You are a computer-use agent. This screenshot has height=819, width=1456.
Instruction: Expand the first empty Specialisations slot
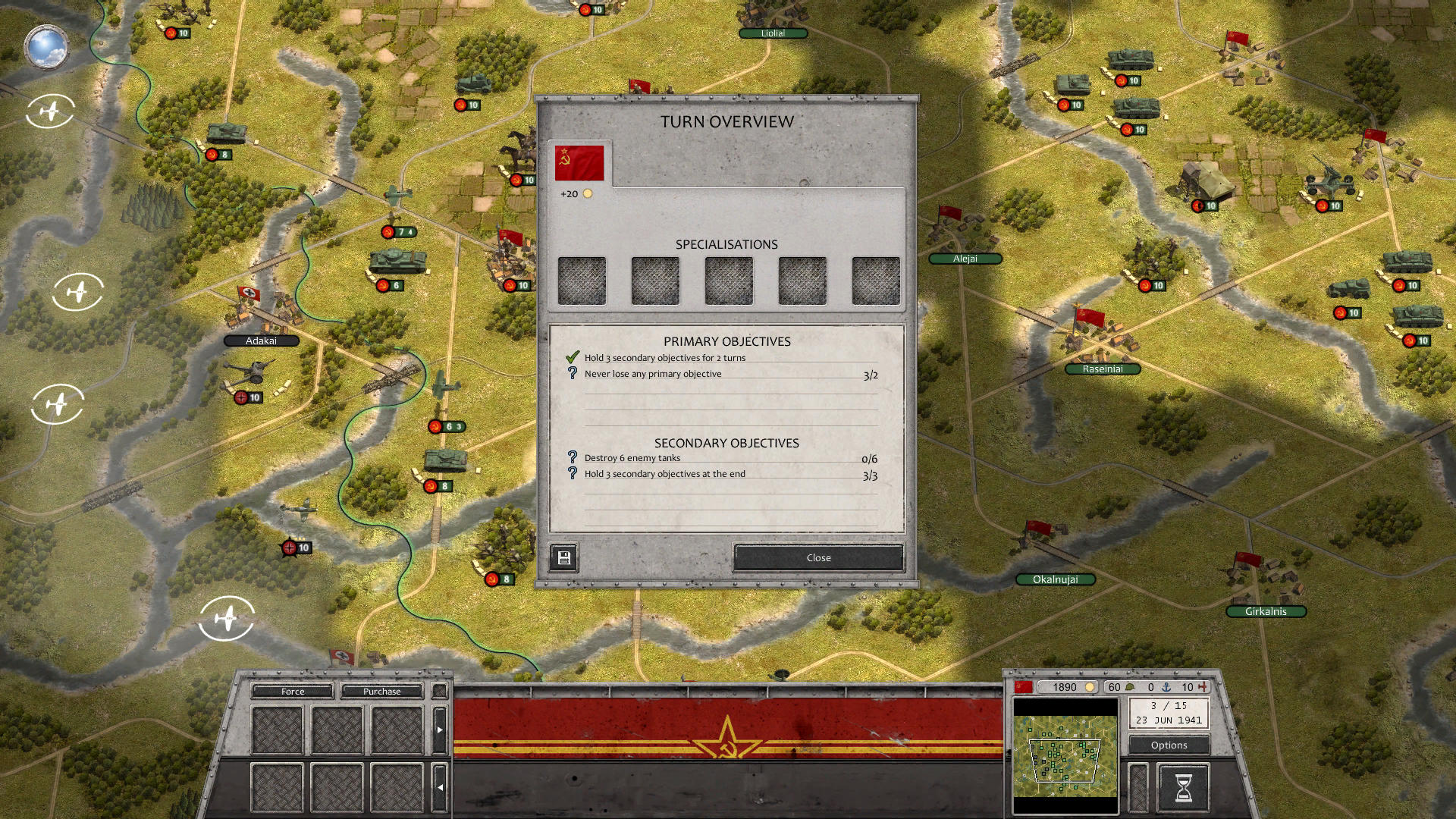(x=581, y=280)
